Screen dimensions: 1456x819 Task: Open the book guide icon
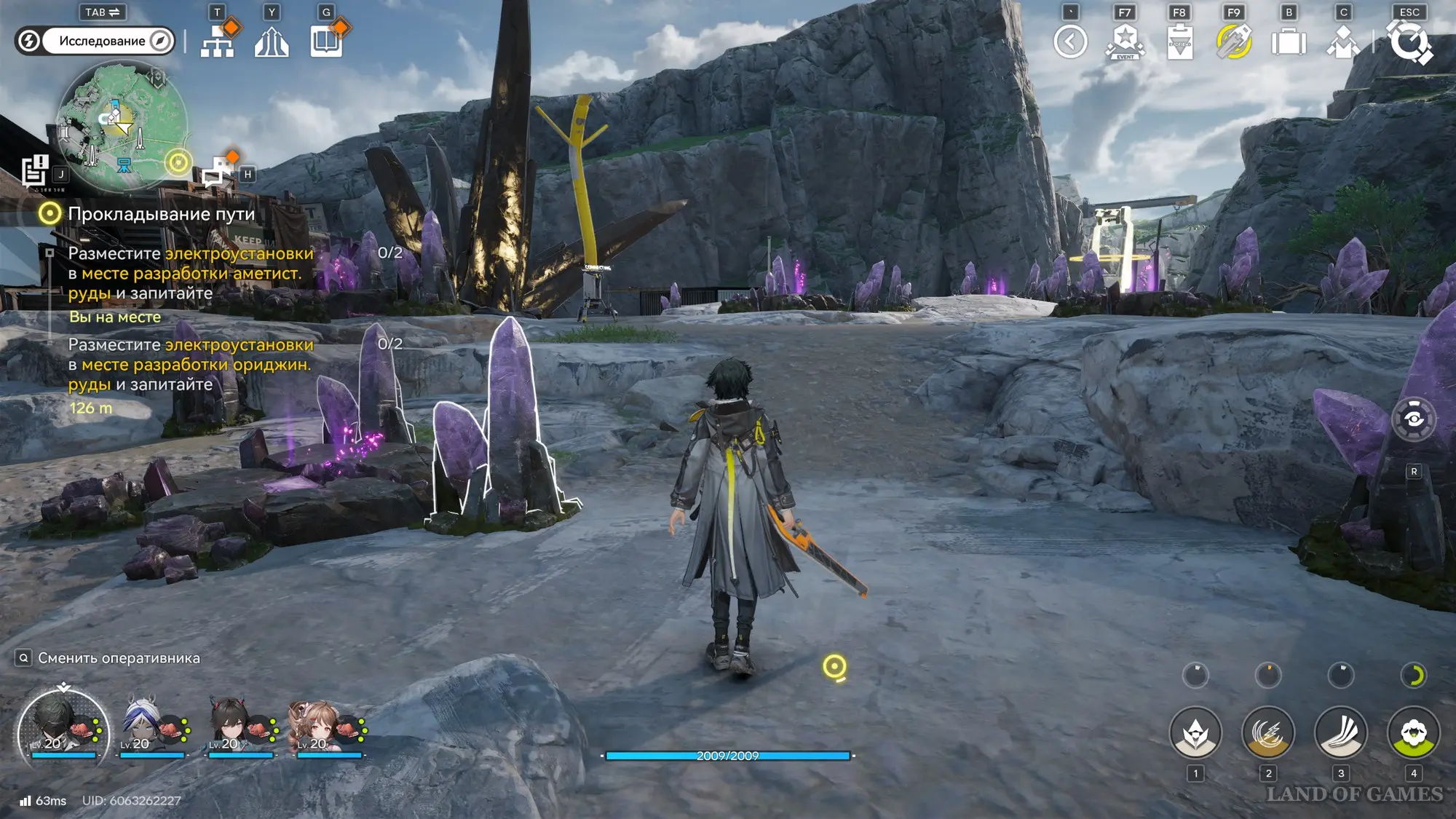[x=327, y=41]
